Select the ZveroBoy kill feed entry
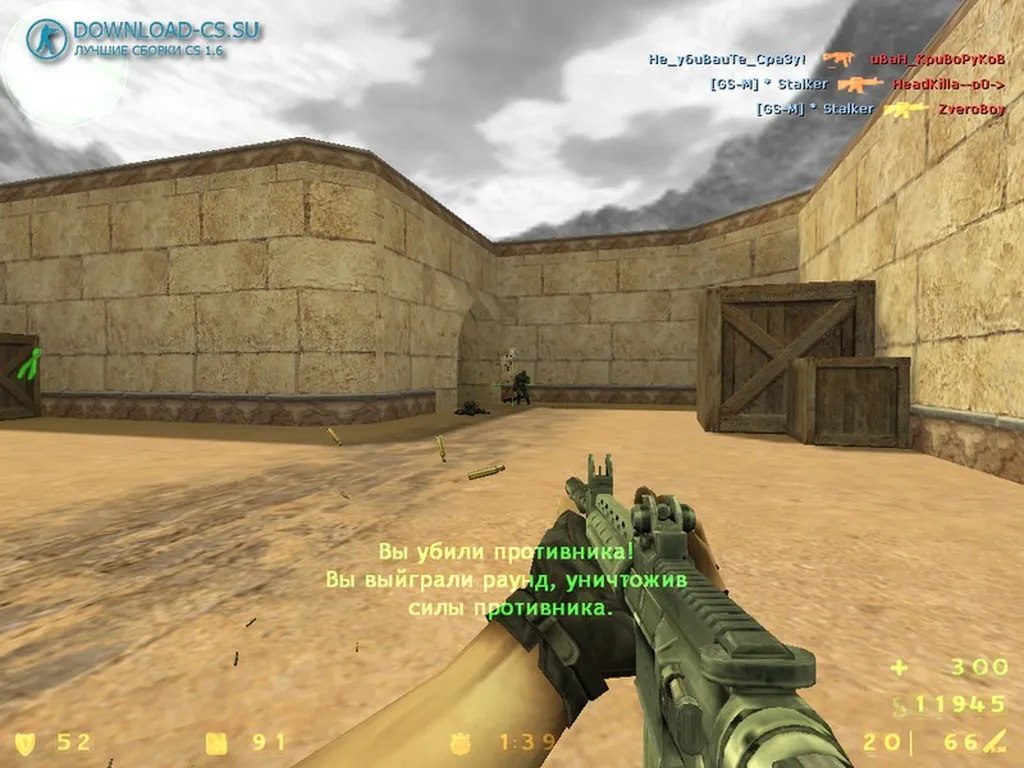Viewport: 1024px width, 768px height. pos(970,109)
